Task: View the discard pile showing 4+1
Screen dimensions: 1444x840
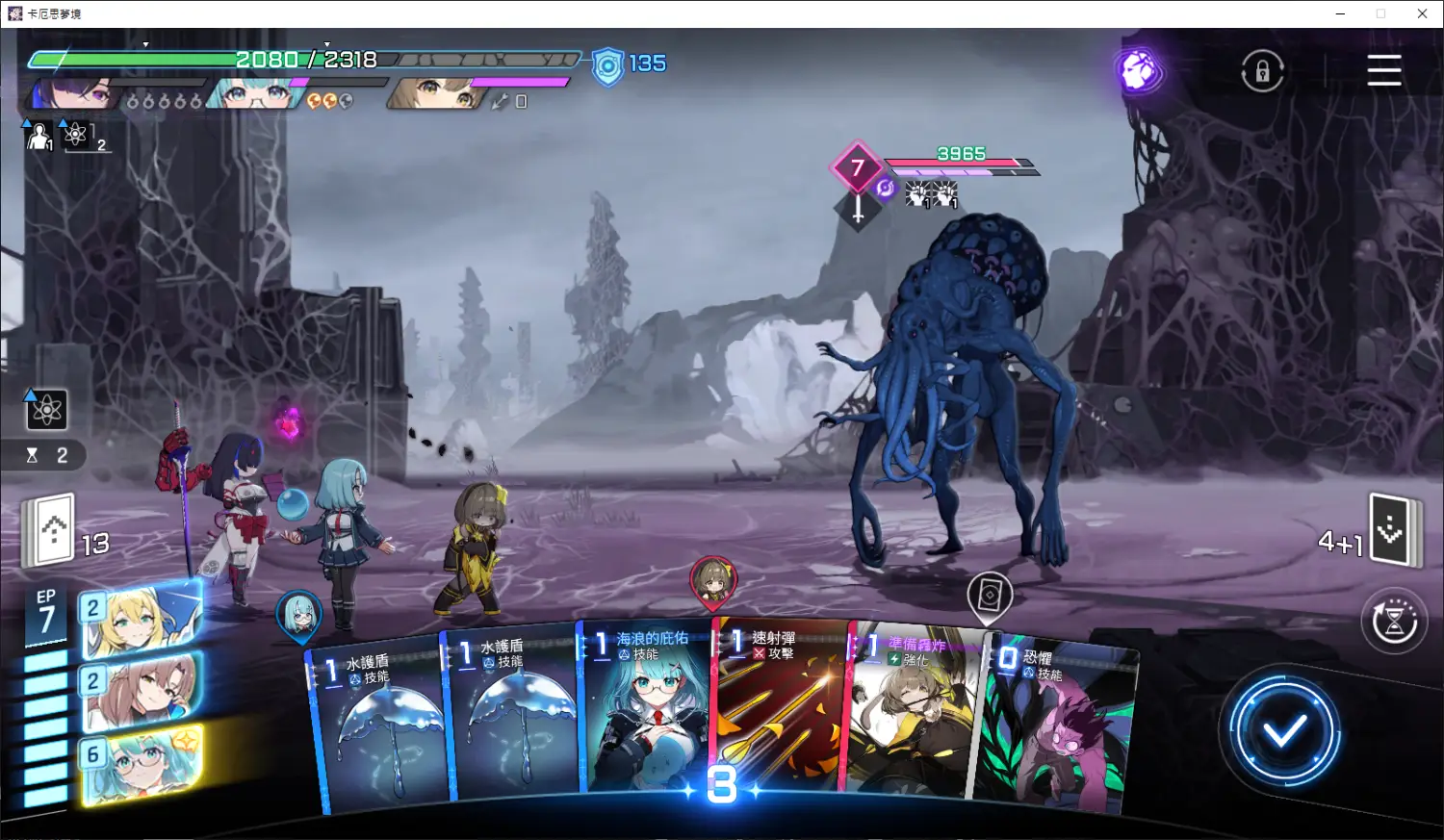Action: 1393,530
